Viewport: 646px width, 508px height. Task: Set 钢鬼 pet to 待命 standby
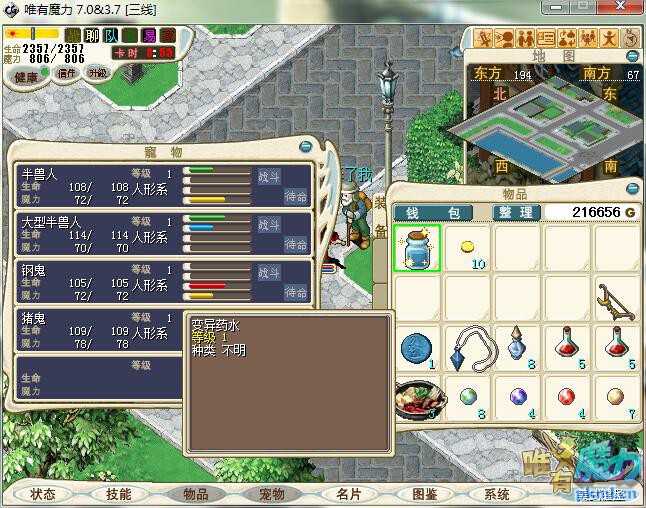tap(296, 292)
